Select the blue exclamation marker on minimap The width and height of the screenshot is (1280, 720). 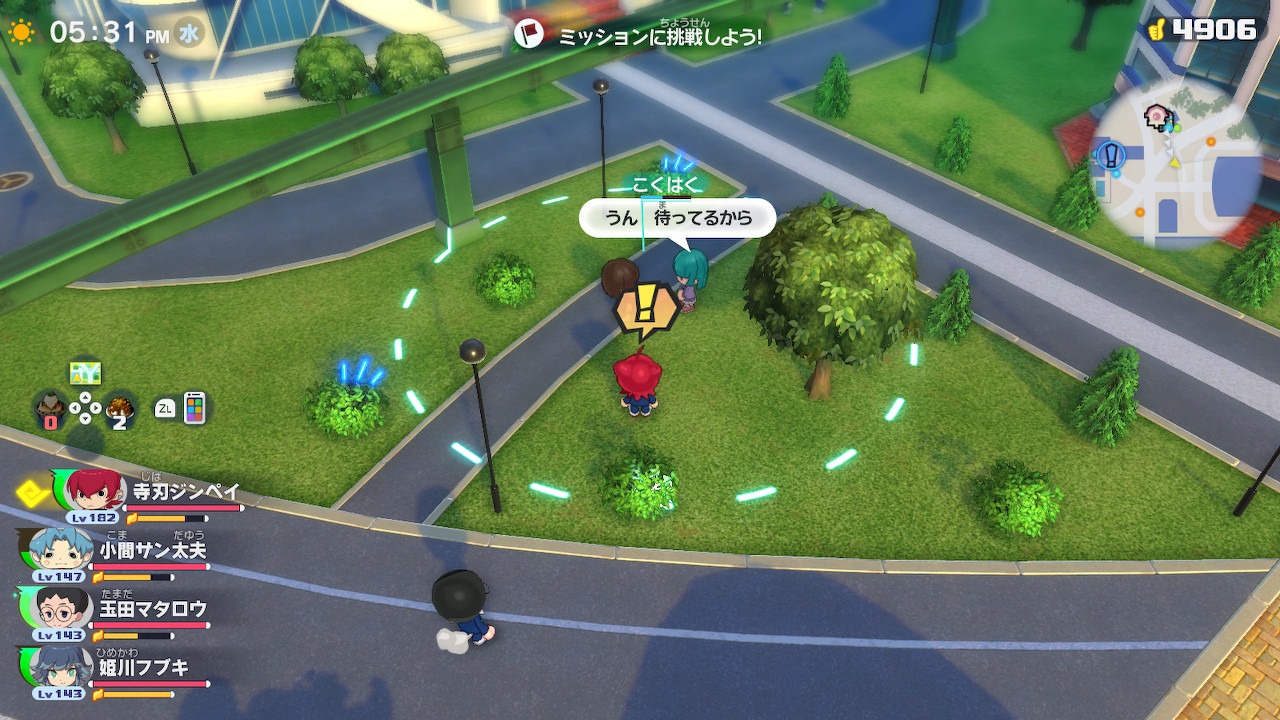[1111, 156]
